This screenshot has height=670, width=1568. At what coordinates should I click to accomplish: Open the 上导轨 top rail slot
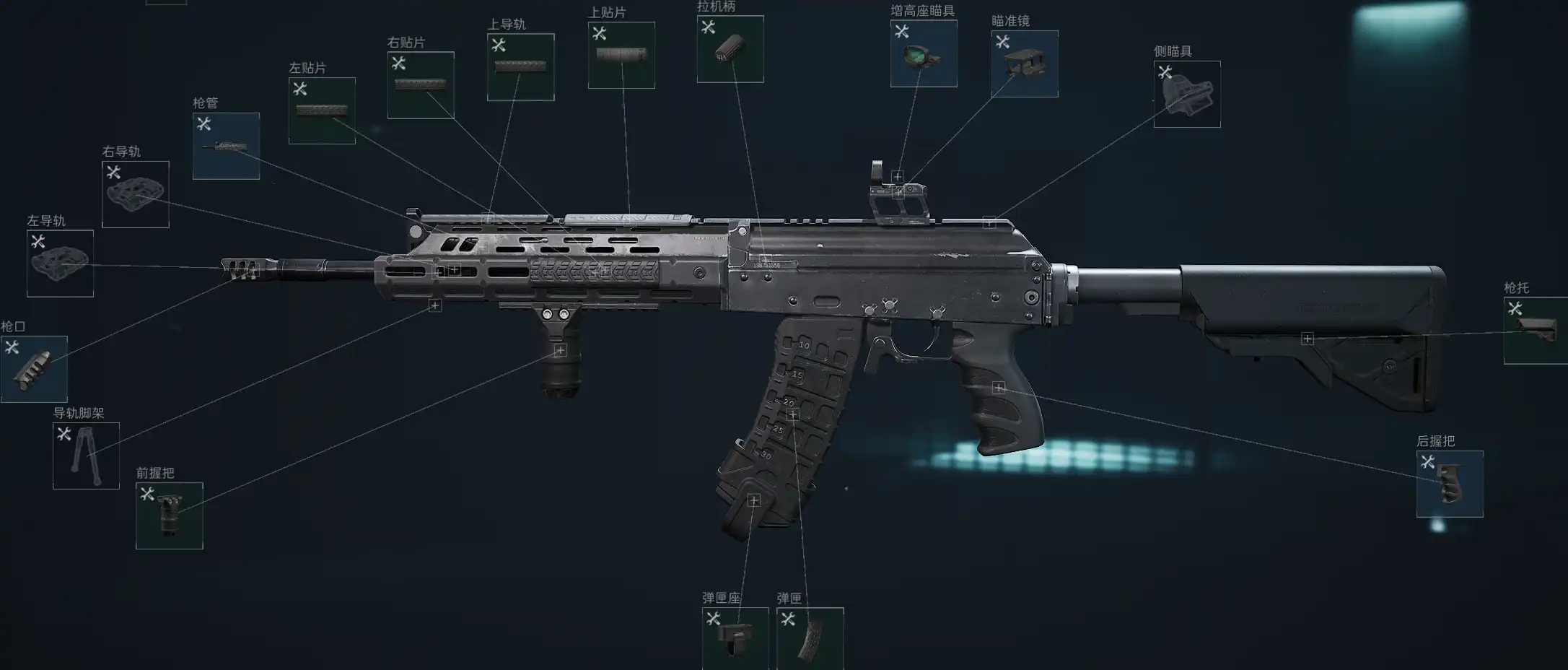(x=520, y=67)
